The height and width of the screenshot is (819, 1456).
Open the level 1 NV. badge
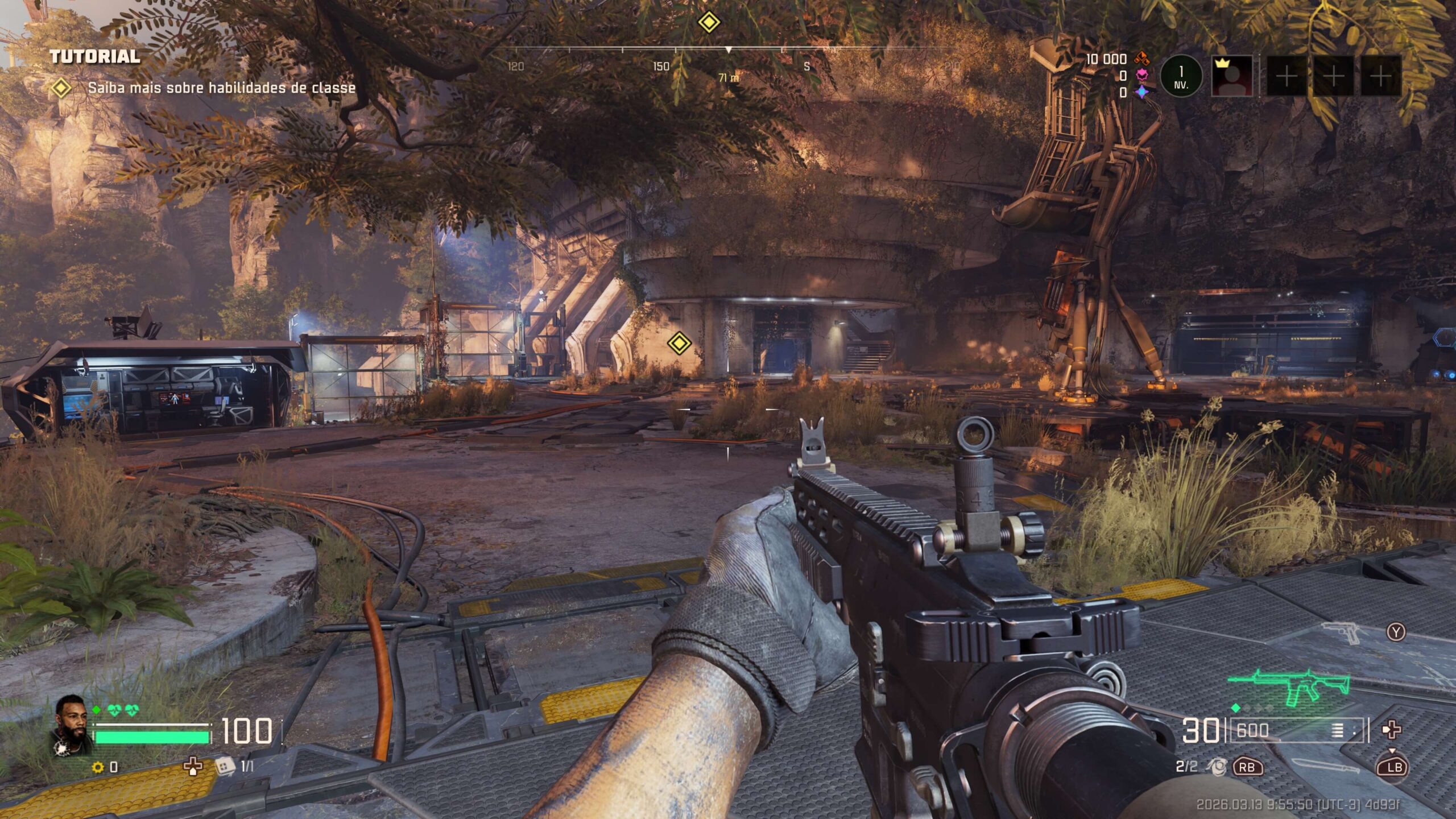(x=1181, y=76)
